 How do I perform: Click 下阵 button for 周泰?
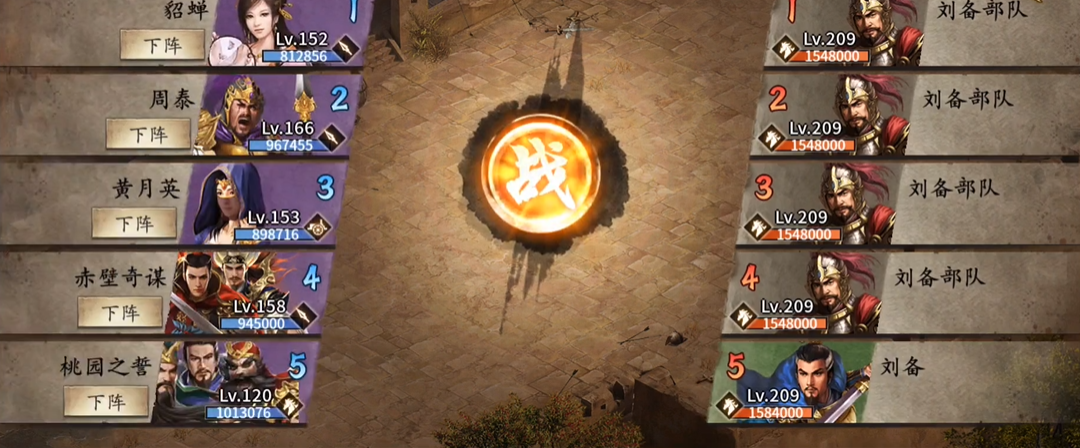point(148,134)
